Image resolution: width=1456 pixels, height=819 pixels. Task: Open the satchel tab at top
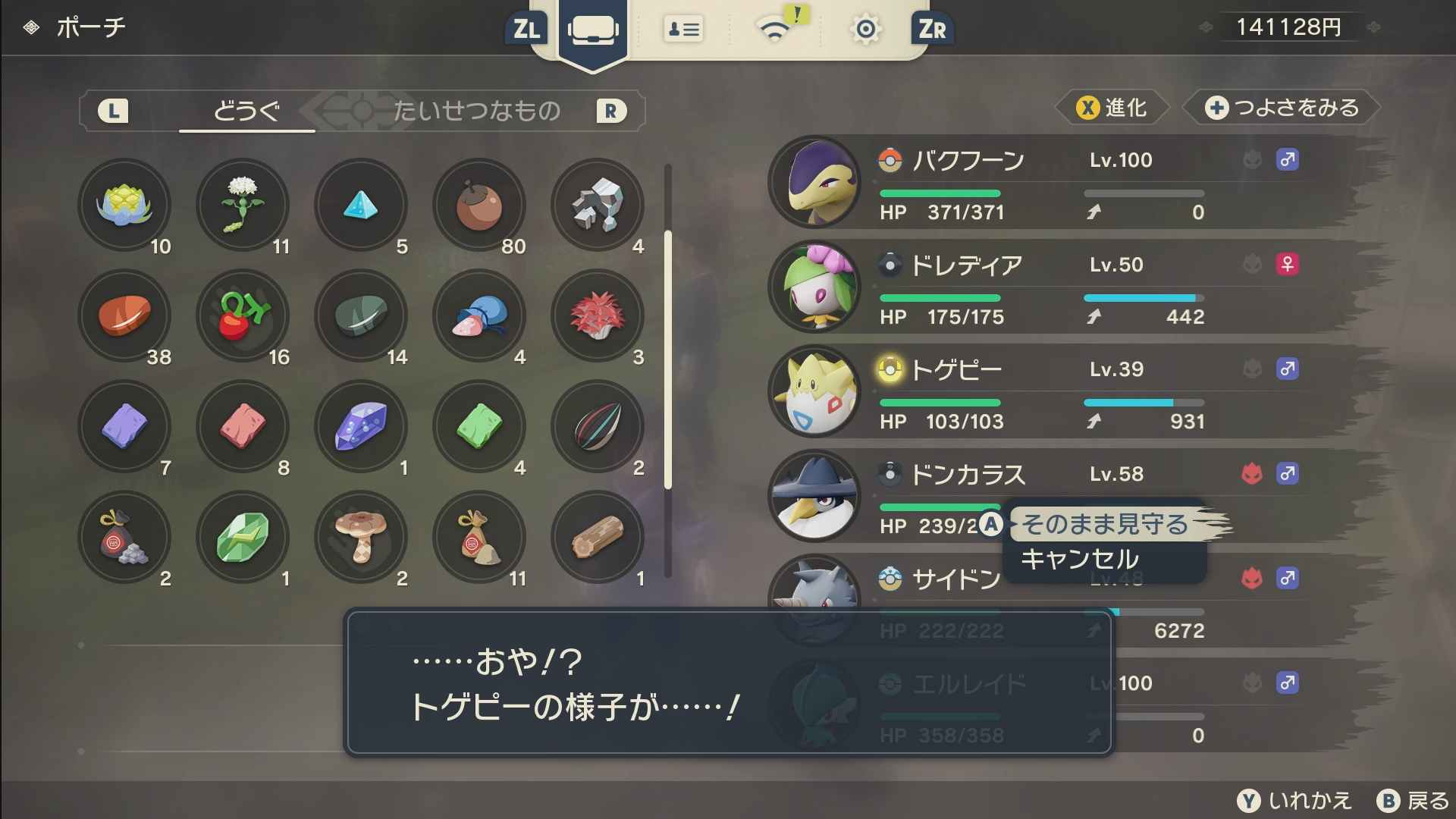click(x=592, y=30)
